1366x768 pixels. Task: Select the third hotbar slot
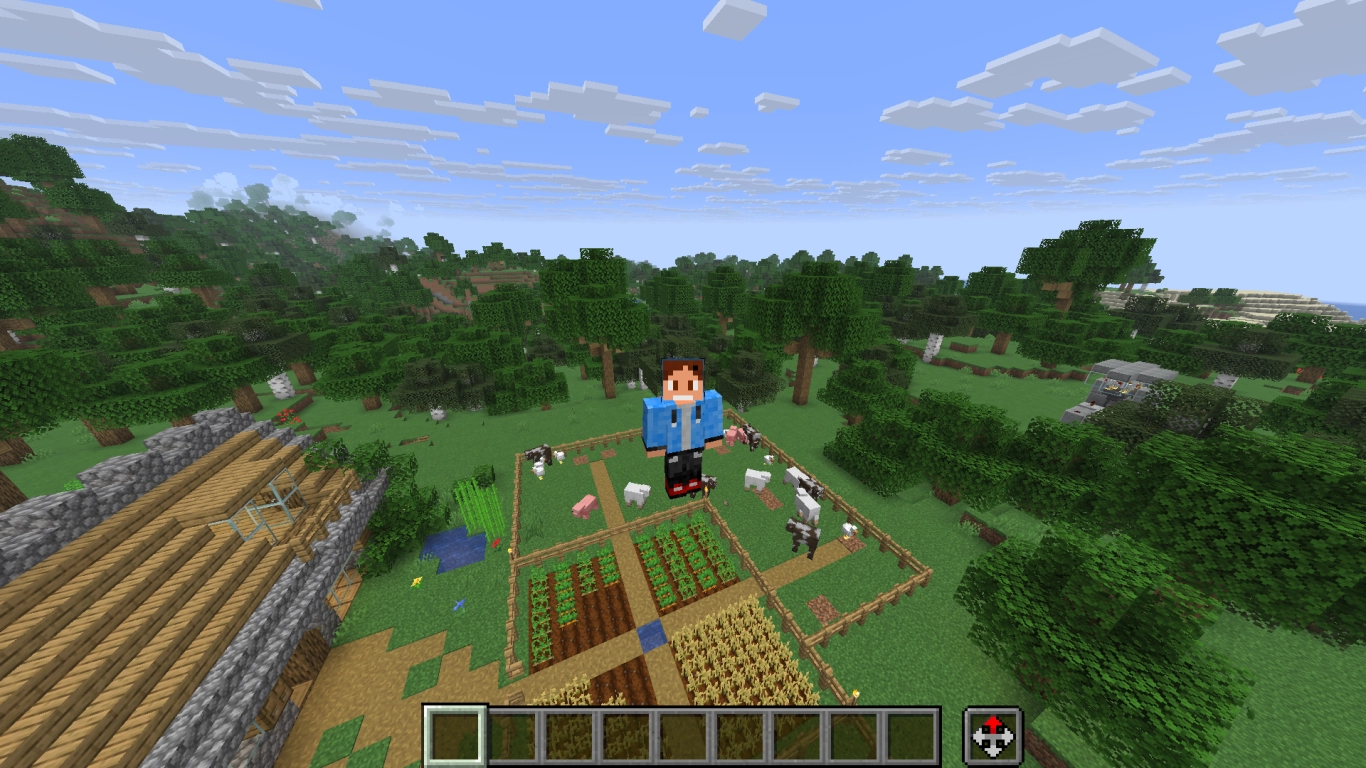(568, 735)
